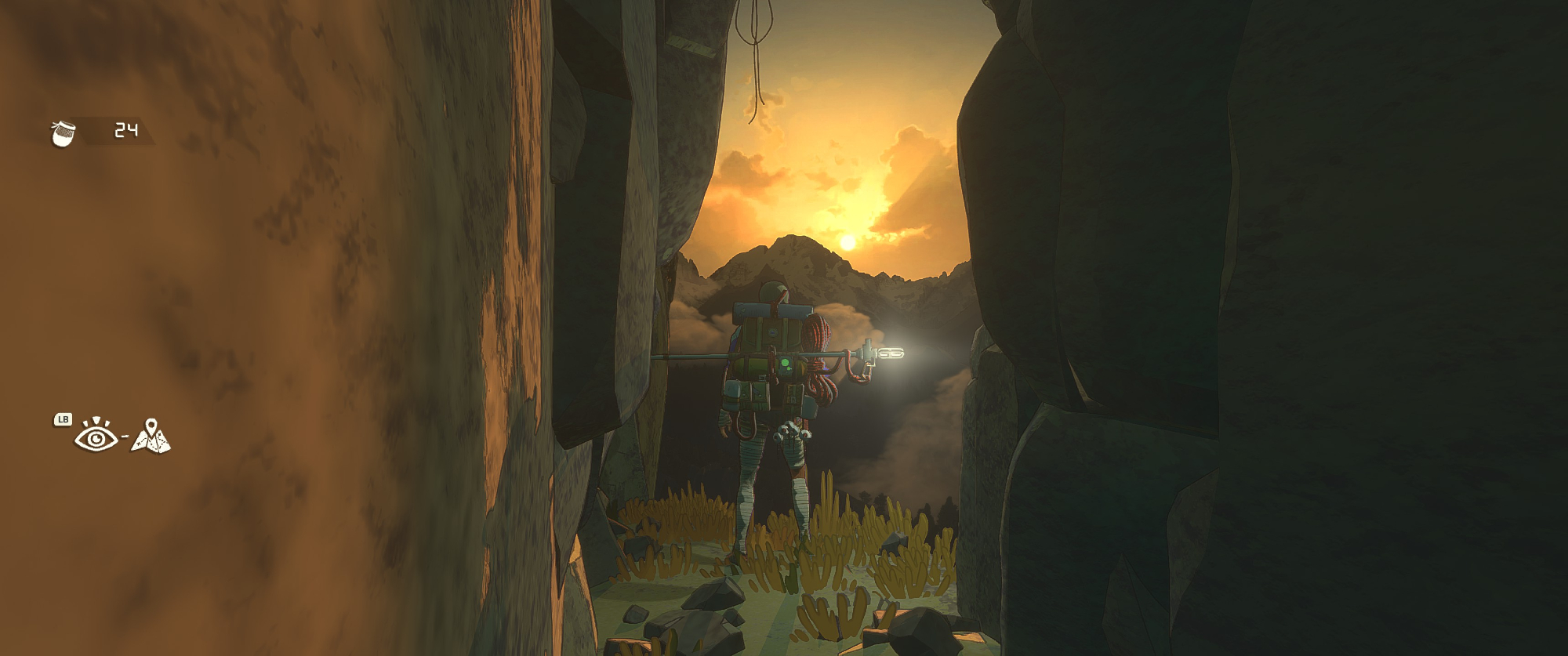Select the eye look-around icon

[96, 436]
